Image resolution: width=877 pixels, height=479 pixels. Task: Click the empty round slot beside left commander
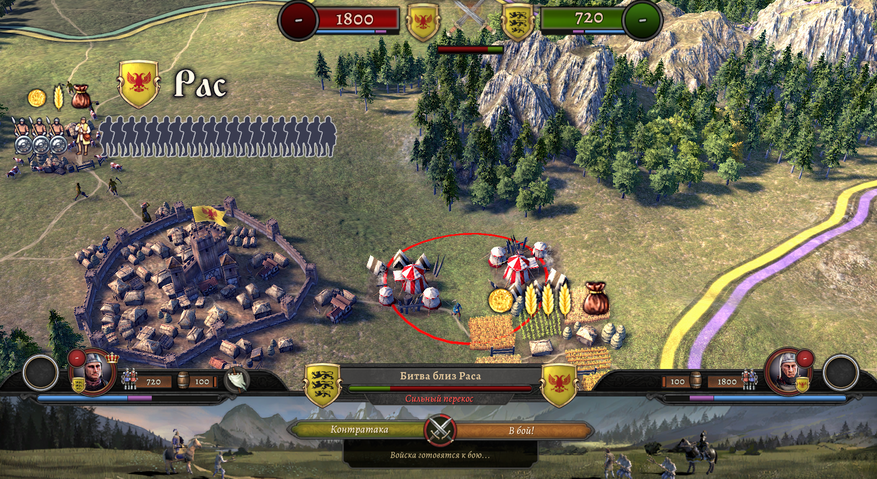click(x=41, y=372)
